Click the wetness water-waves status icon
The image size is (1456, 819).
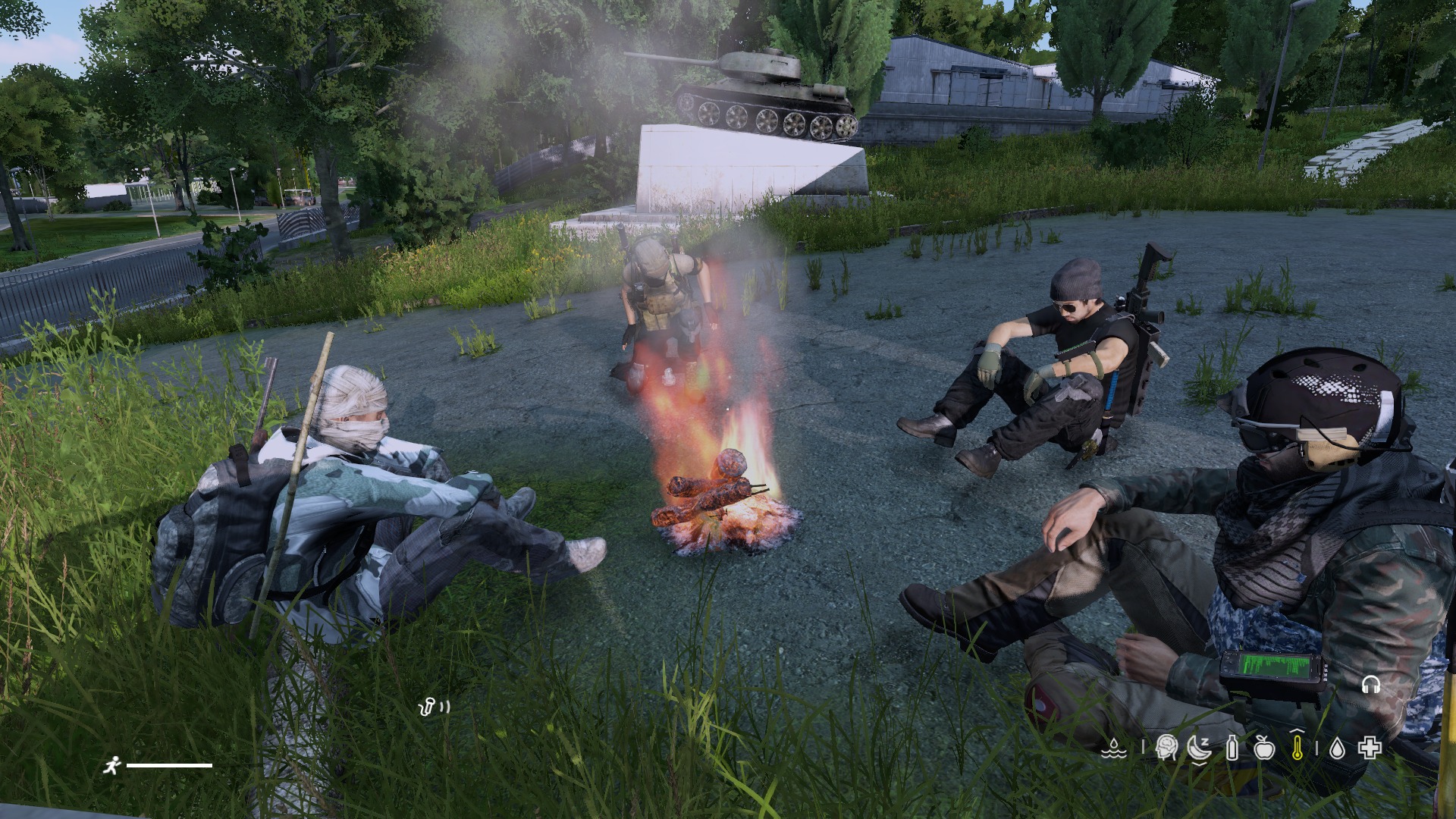[x=1113, y=749]
